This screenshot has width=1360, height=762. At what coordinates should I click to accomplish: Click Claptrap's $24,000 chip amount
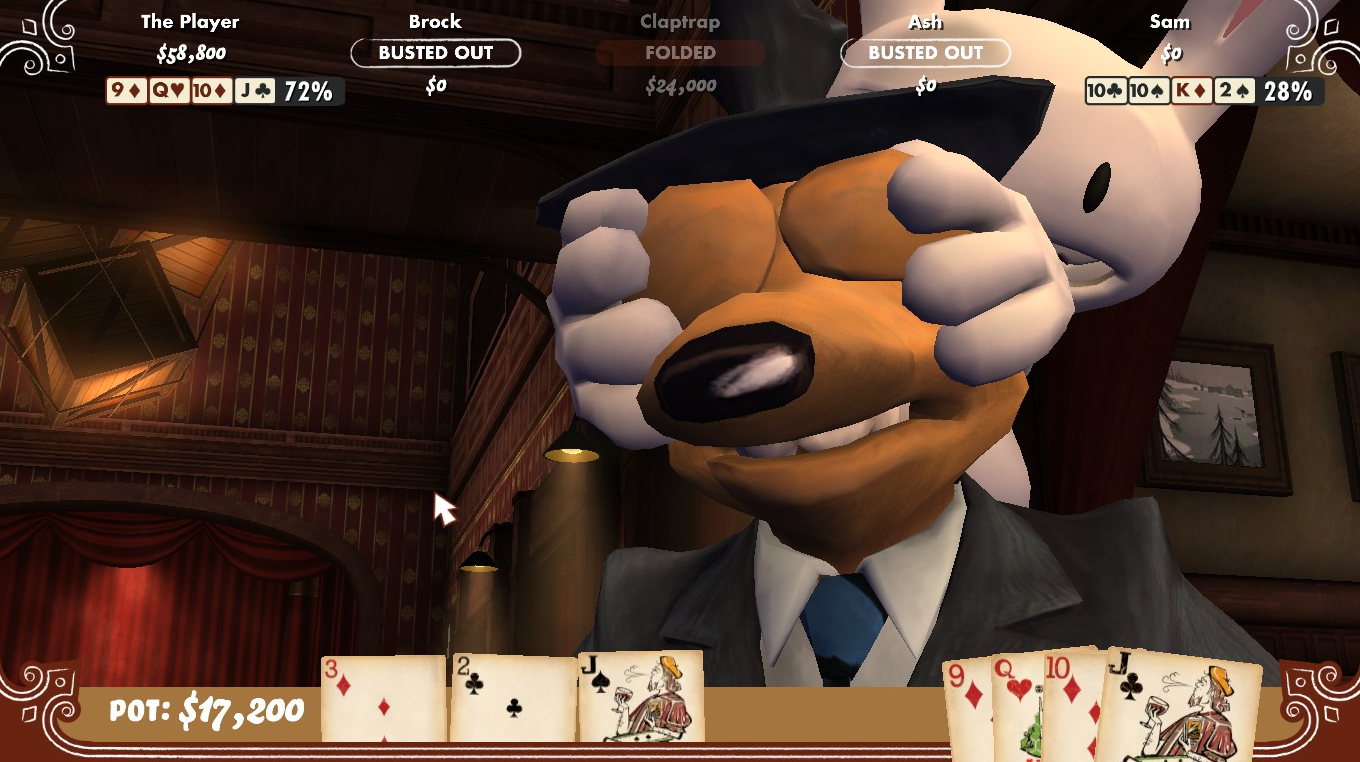pos(680,85)
